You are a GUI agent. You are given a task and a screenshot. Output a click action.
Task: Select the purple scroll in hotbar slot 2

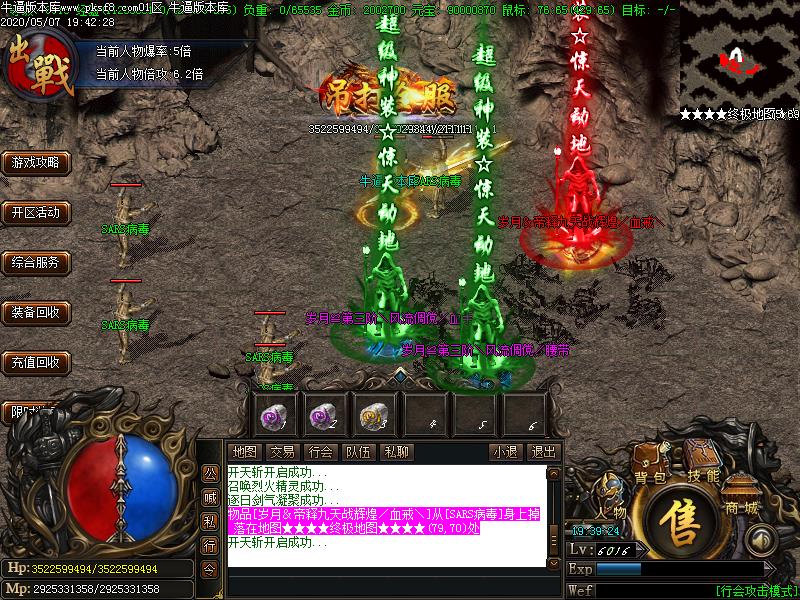point(324,413)
